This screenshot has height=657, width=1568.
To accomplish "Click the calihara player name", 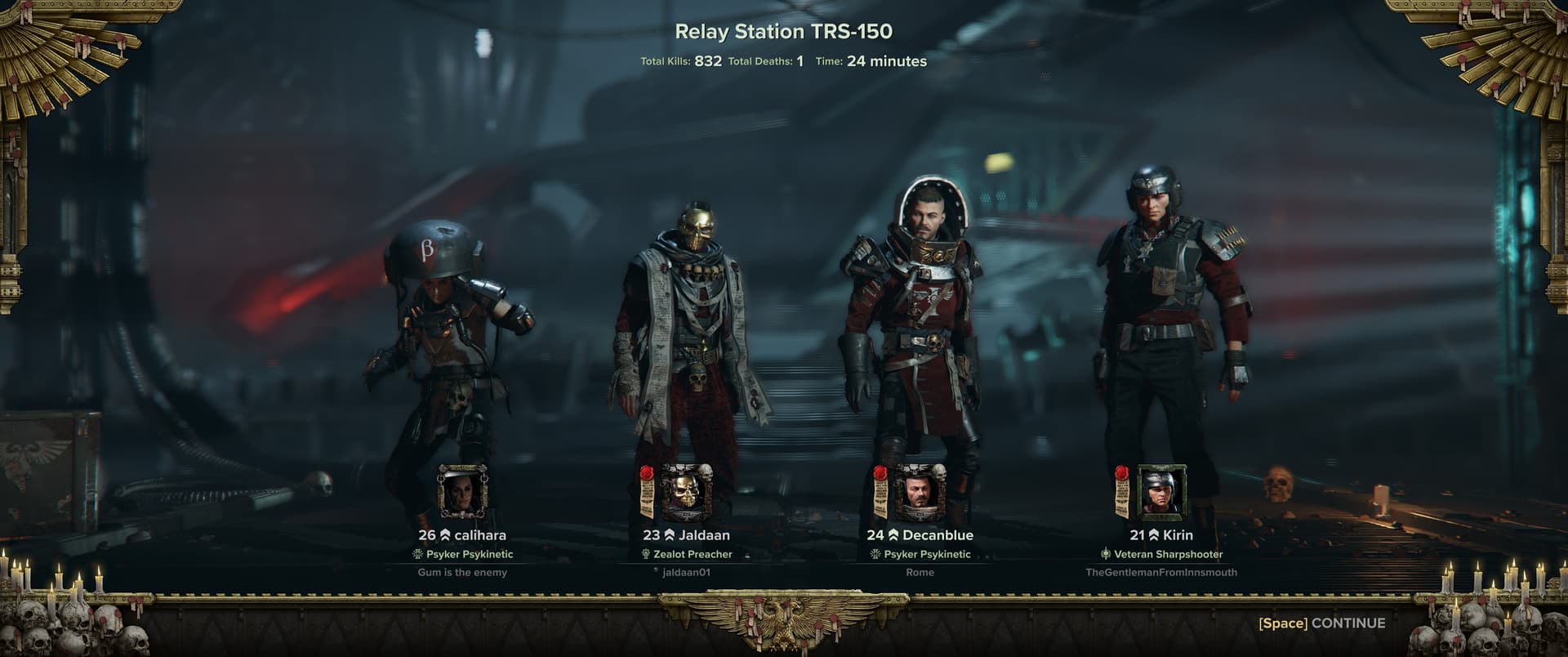I will pos(479,535).
